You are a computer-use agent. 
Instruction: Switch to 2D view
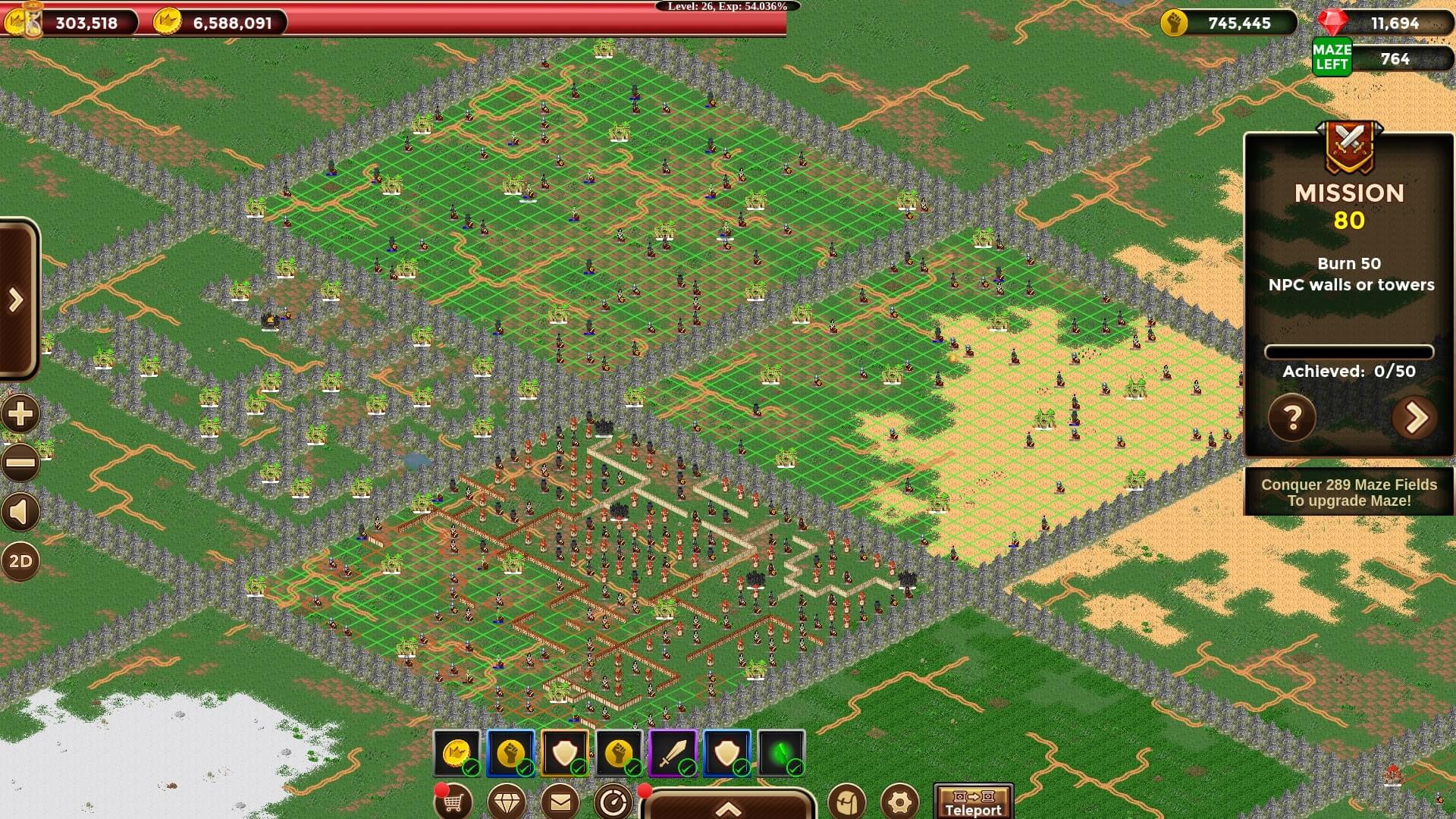tap(20, 561)
